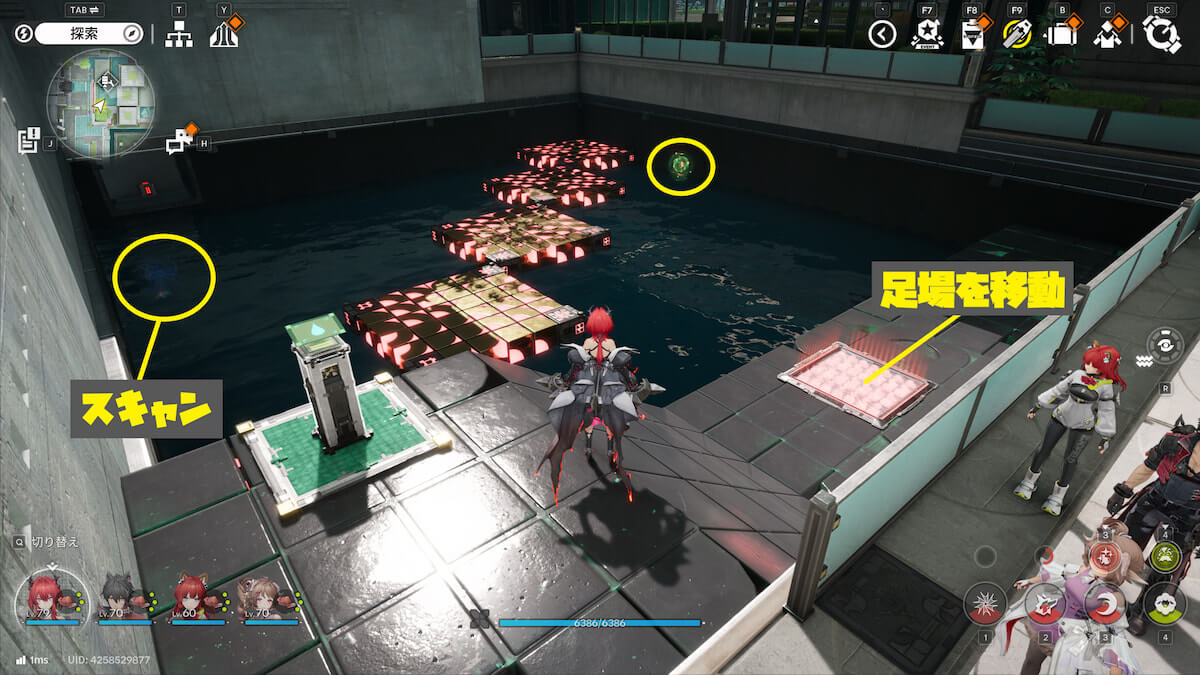Open the tower buildings icon menu
Viewport: 1200px width, 675px height.
pyautogui.click(x=223, y=36)
